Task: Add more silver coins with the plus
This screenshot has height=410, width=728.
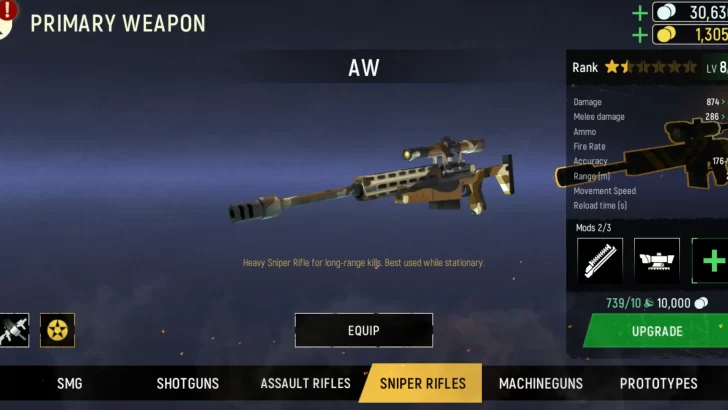Action: (x=640, y=13)
